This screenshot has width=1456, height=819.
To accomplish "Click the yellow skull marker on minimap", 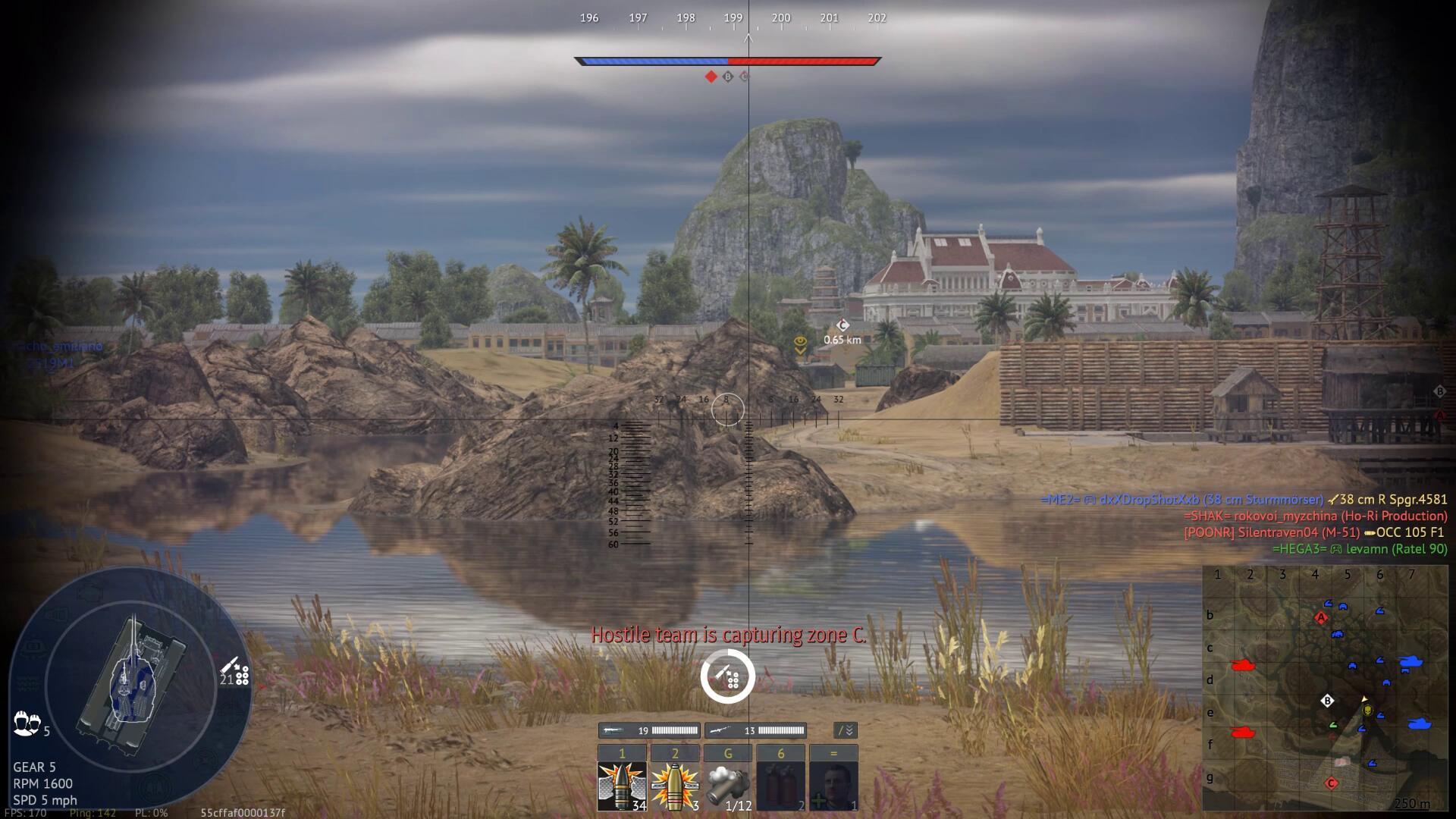I will [1367, 711].
